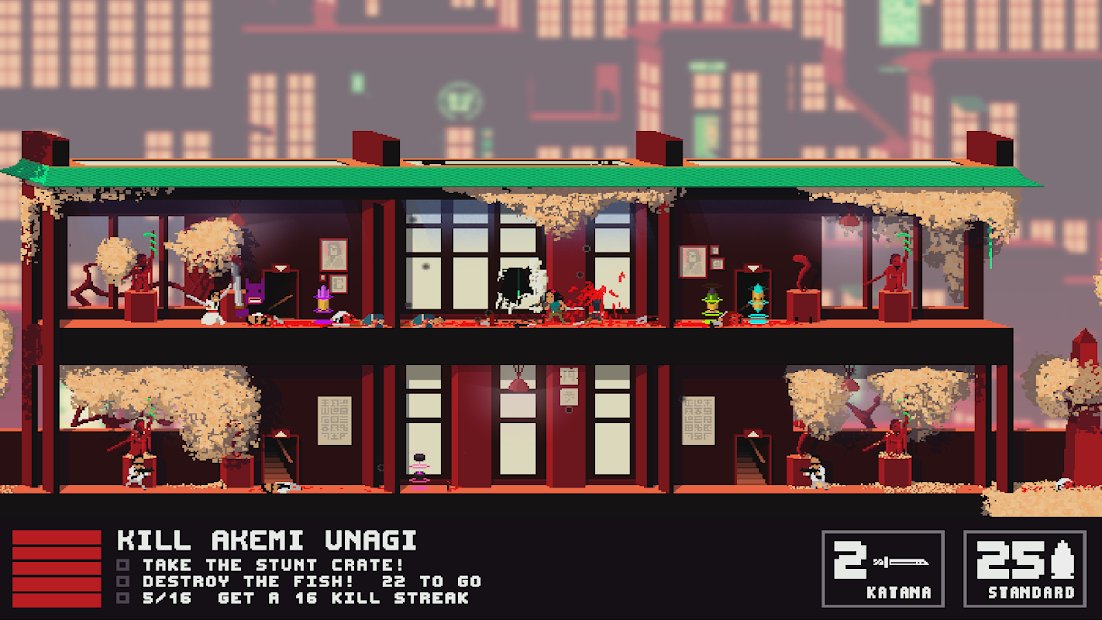Click the stunt crate objective checkbox
This screenshot has width=1102, height=620.
point(123,564)
